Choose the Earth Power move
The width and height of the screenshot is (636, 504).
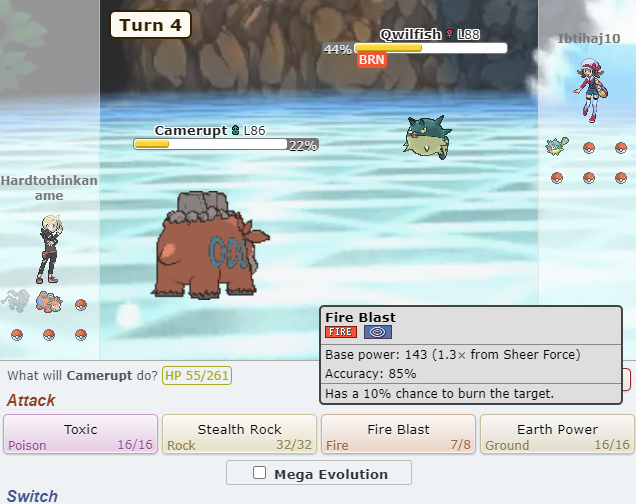pos(557,435)
